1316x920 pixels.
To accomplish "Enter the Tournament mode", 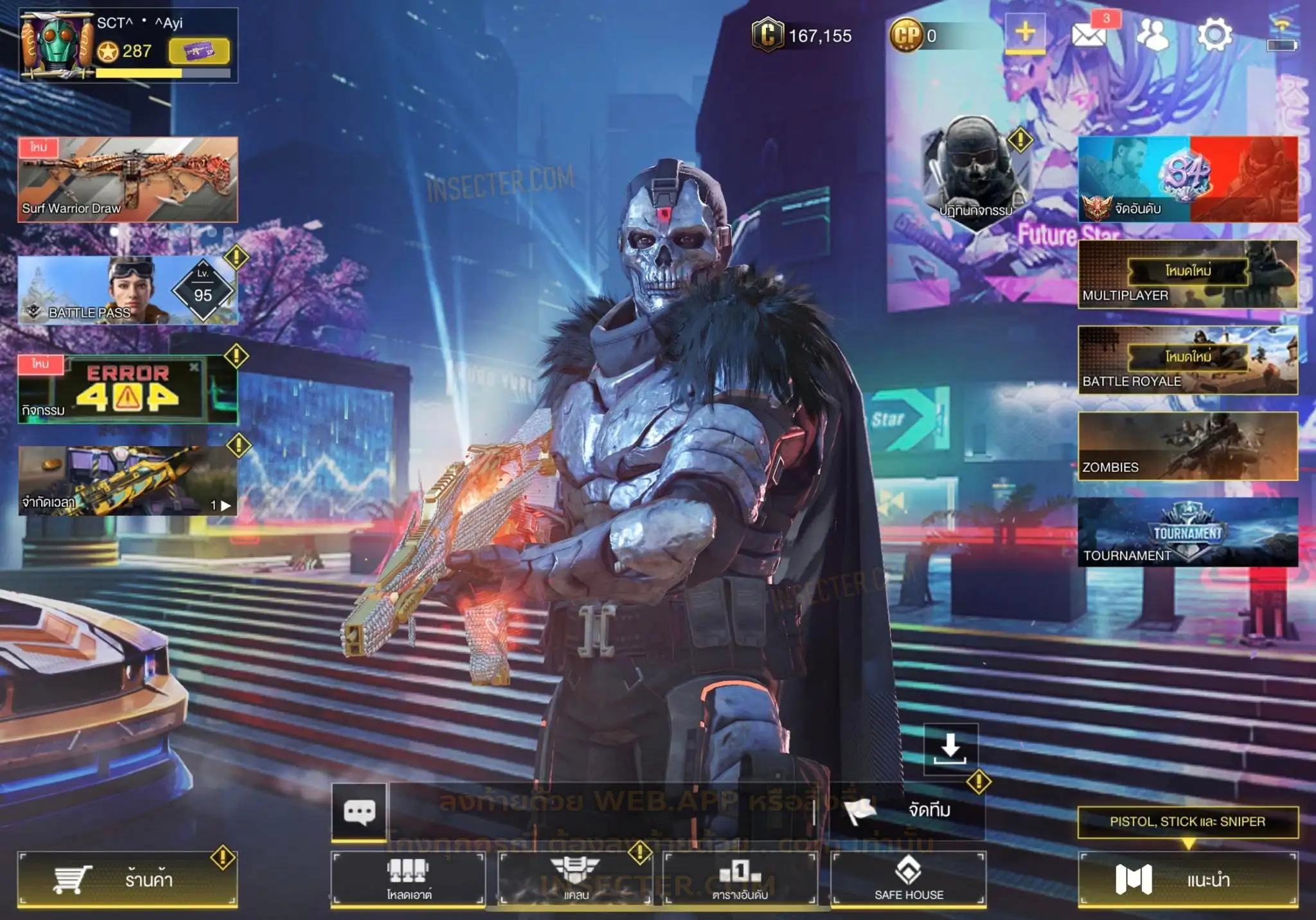I will [x=1187, y=532].
